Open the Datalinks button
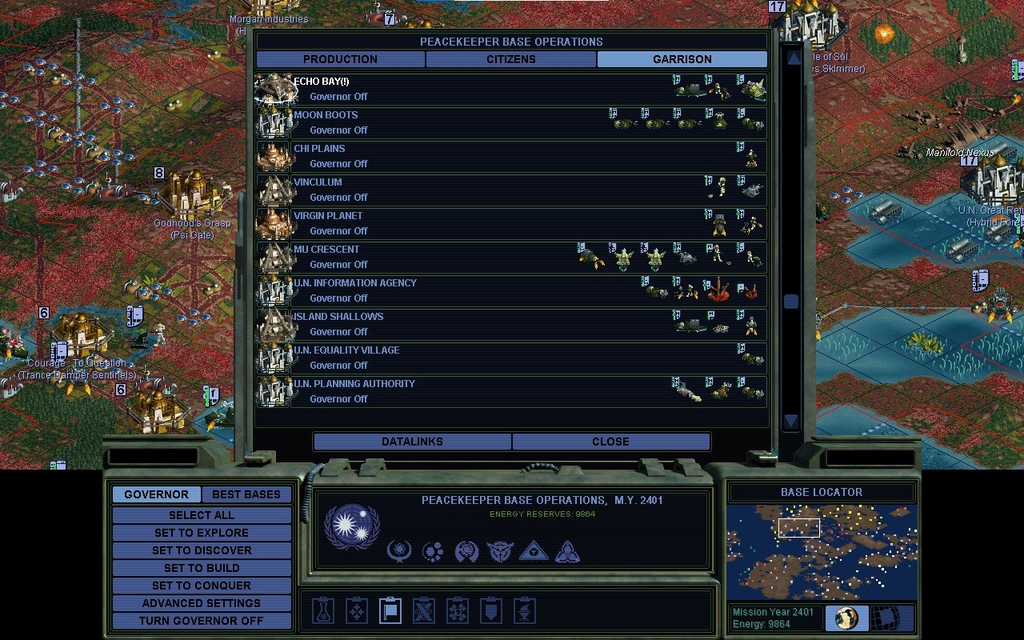This screenshot has width=1024, height=640. pos(412,442)
